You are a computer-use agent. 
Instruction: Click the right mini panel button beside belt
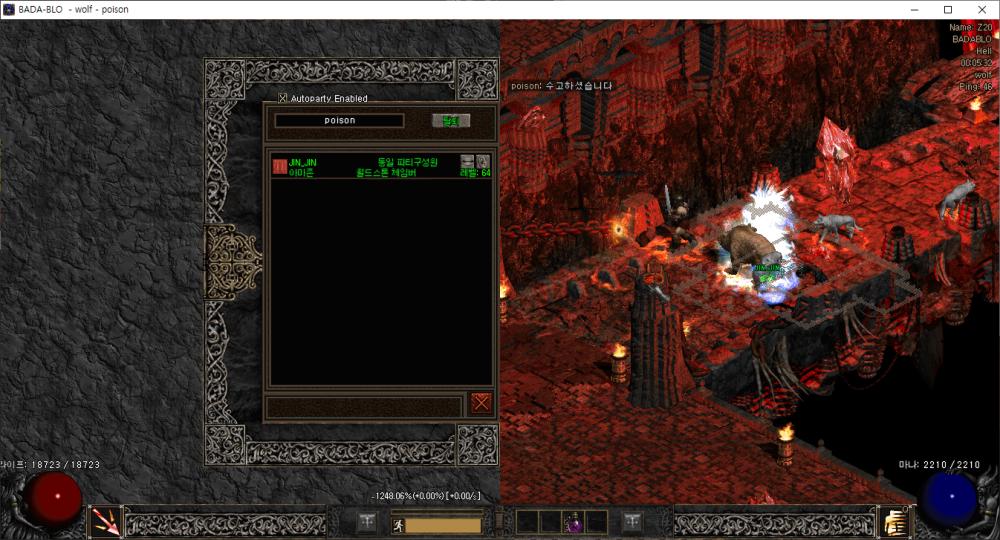click(632, 521)
